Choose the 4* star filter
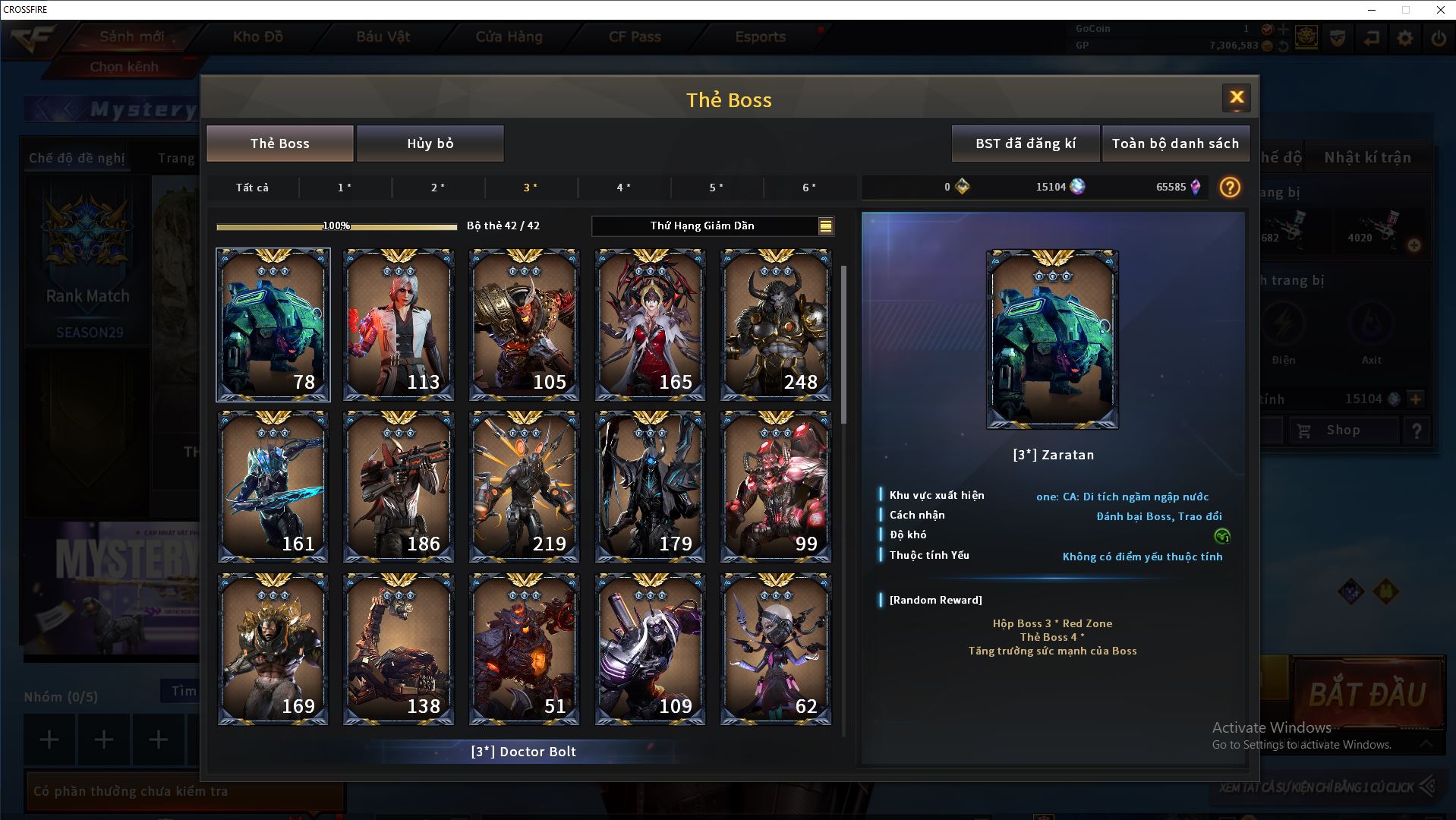The height and width of the screenshot is (820, 1456). point(623,188)
